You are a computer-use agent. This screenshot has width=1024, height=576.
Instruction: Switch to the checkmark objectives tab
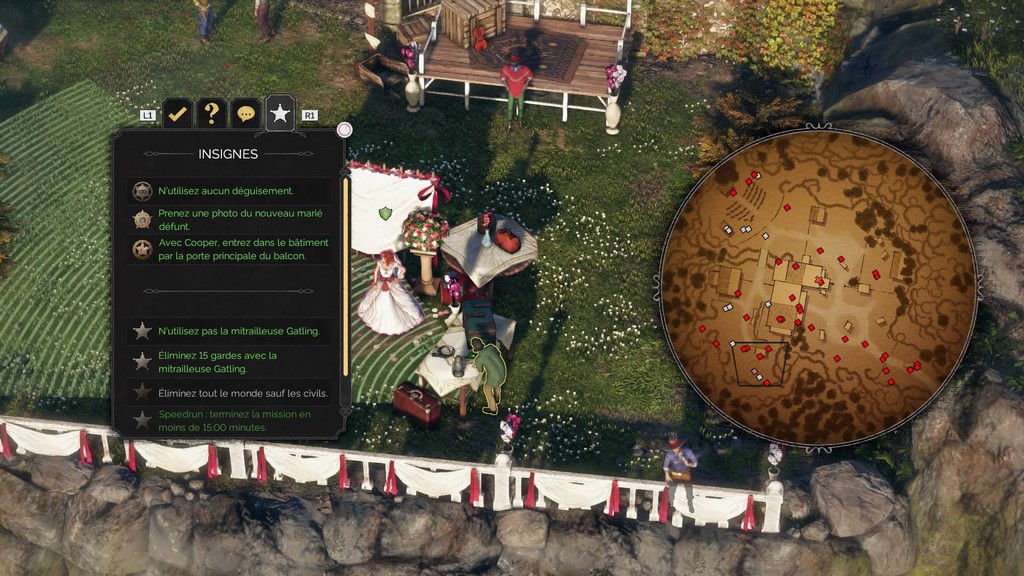click(177, 114)
